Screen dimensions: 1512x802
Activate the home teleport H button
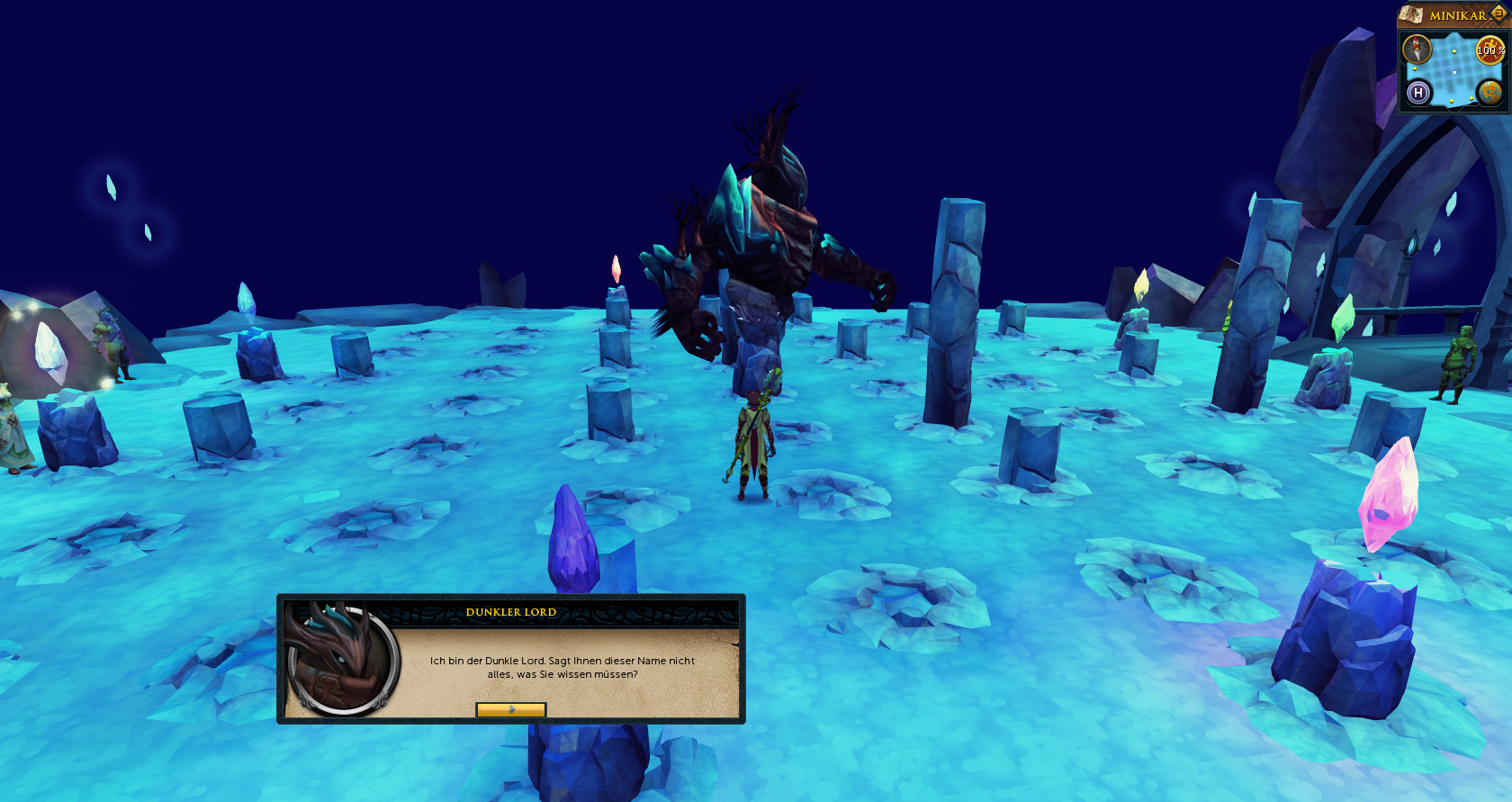click(x=1418, y=92)
